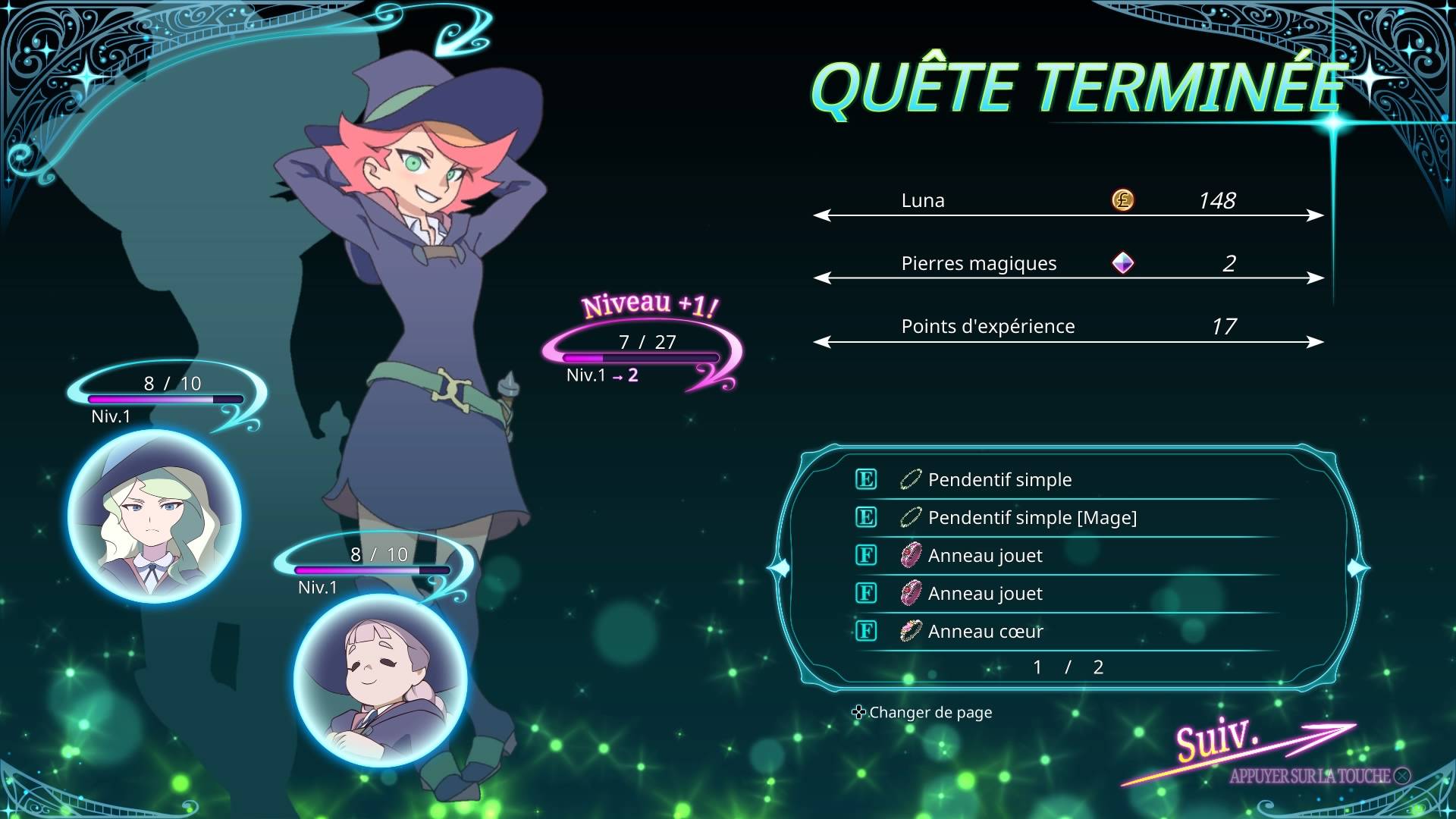The width and height of the screenshot is (1456, 819).
Task: Select the smiling pink-haired witch portrait
Action: [380, 680]
